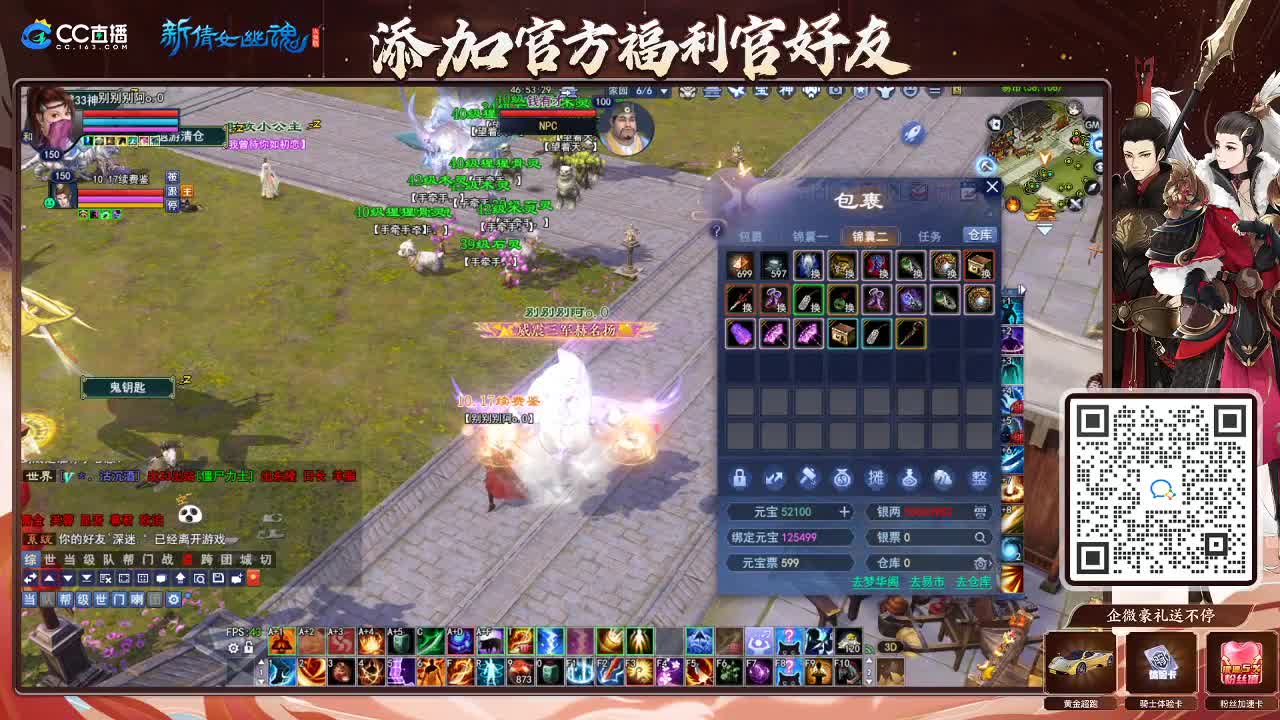Click the hammer icon in the 包裹 panel

point(808,477)
